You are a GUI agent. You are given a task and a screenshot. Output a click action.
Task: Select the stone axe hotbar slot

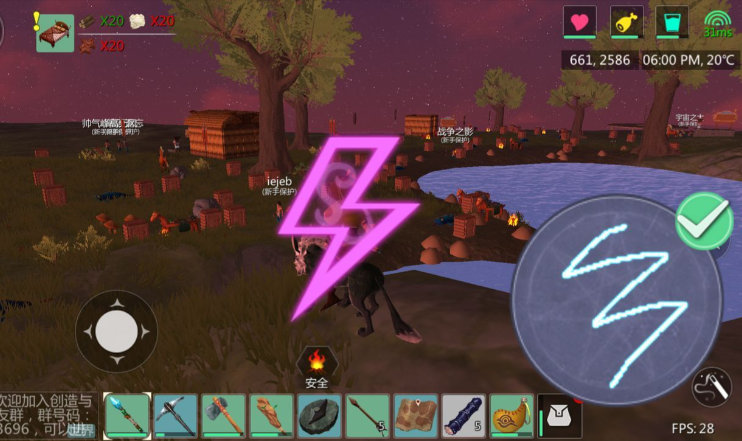224,415
